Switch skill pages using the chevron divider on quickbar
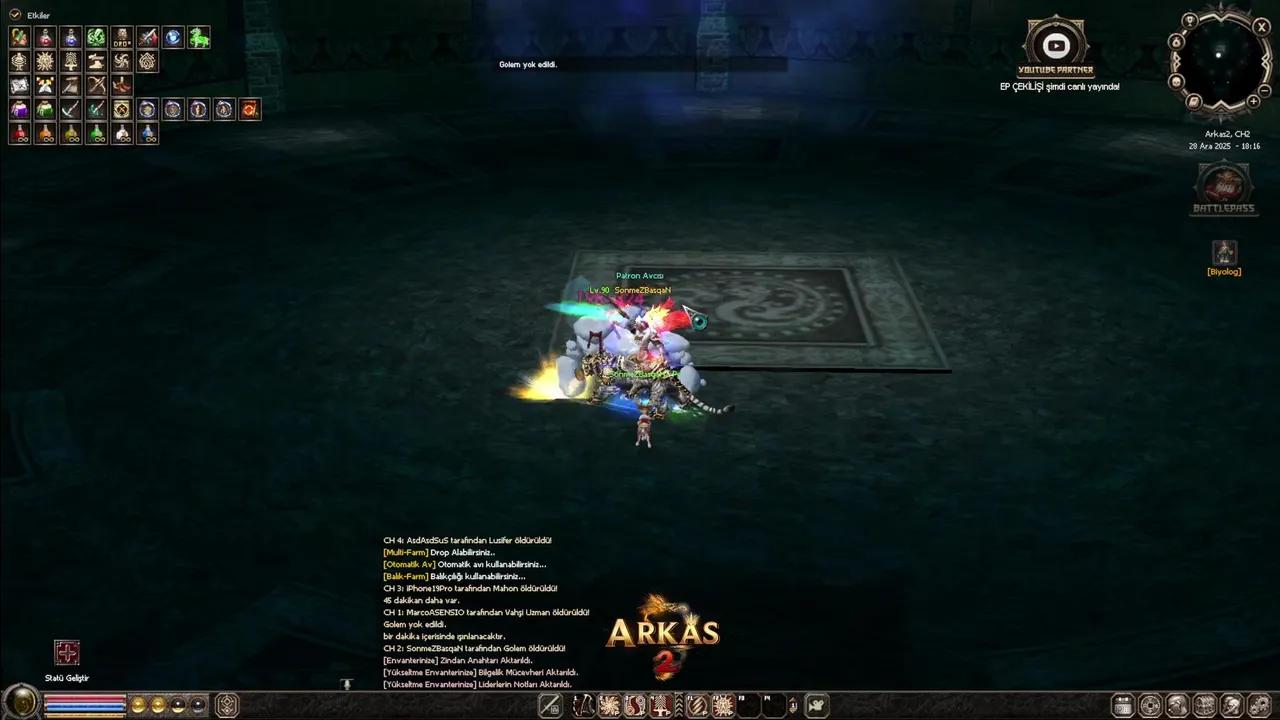The height and width of the screenshot is (720, 1280). [679, 705]
